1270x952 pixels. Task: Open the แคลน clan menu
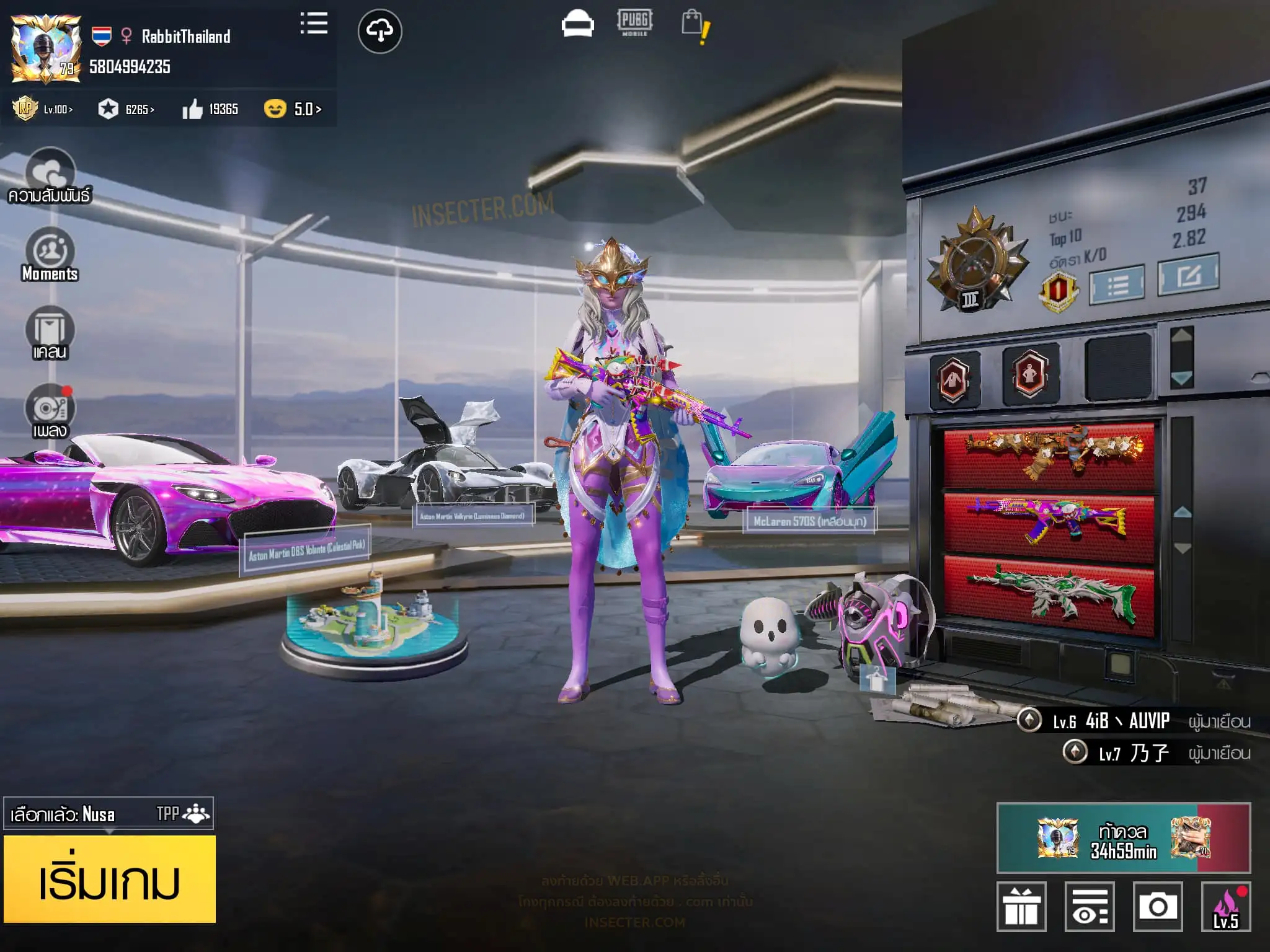[50, 333]
